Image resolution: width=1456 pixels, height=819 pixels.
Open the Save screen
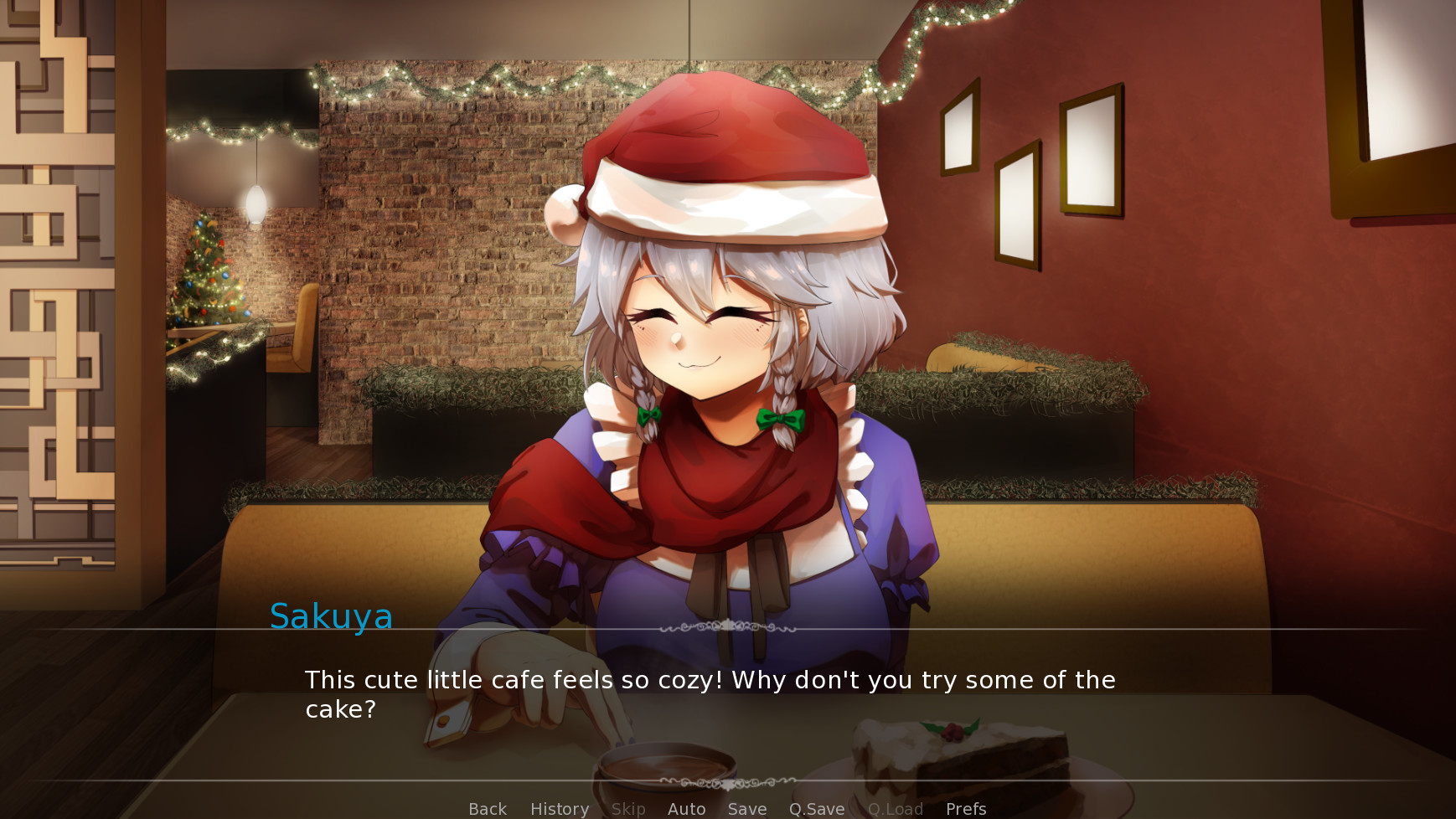click(746, 809)
